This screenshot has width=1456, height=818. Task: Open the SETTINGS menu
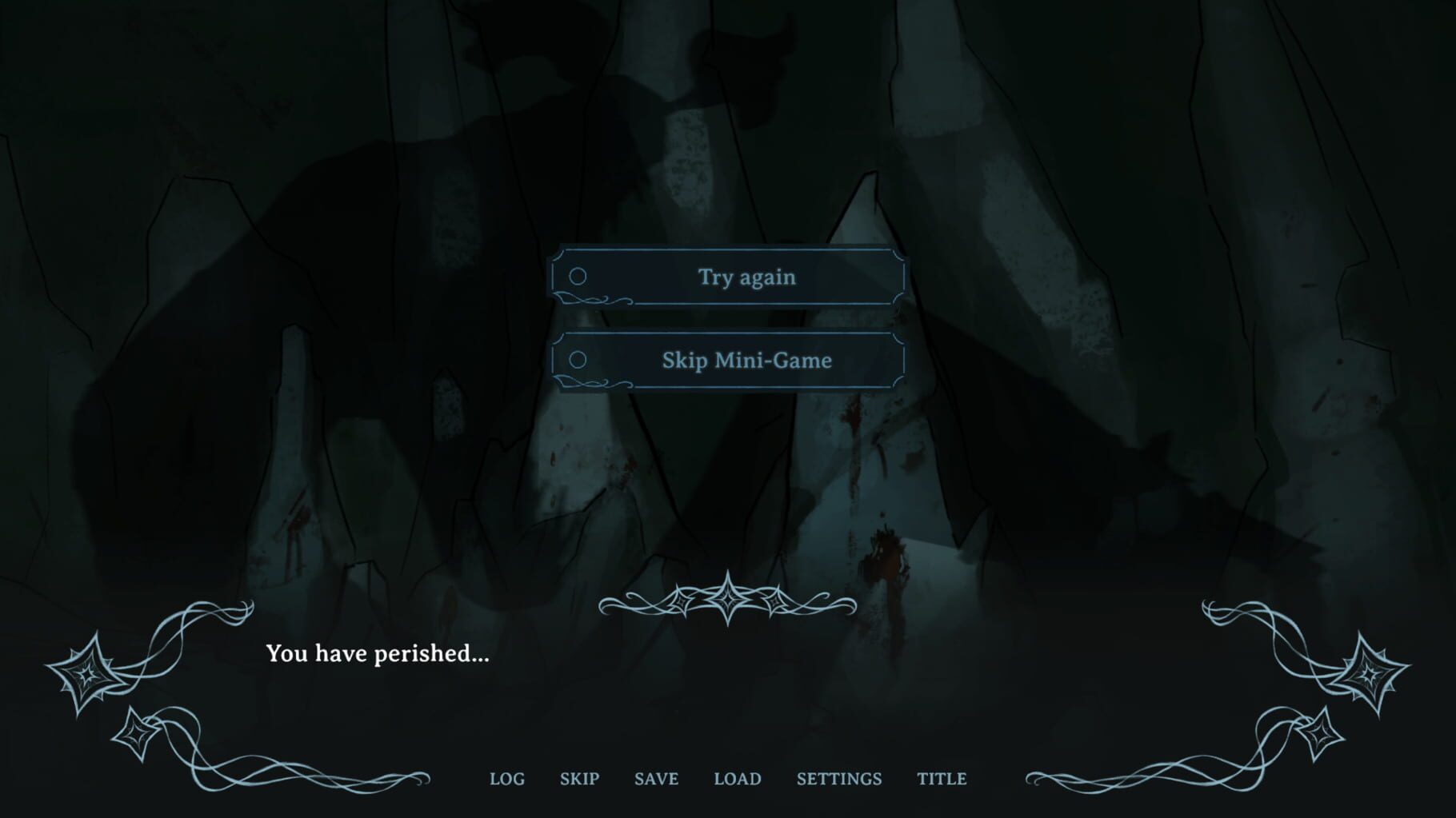click(x=840, y=780)
